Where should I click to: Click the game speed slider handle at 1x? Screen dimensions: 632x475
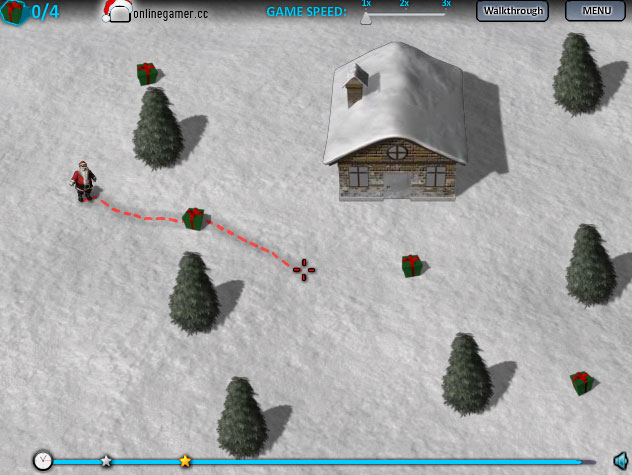click(x=366, y=16)
